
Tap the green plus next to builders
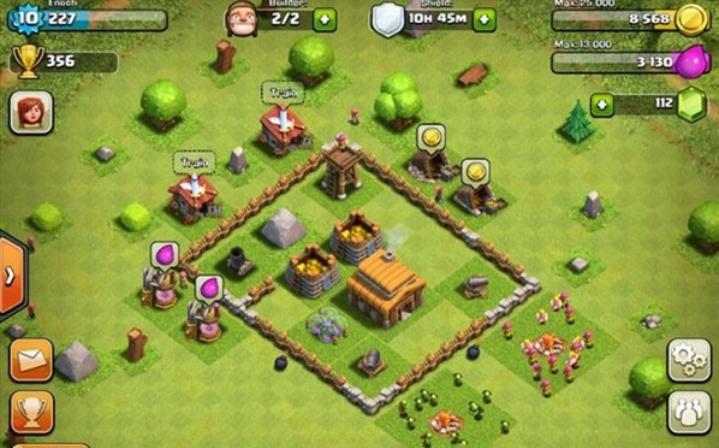[x=325, y=19]
